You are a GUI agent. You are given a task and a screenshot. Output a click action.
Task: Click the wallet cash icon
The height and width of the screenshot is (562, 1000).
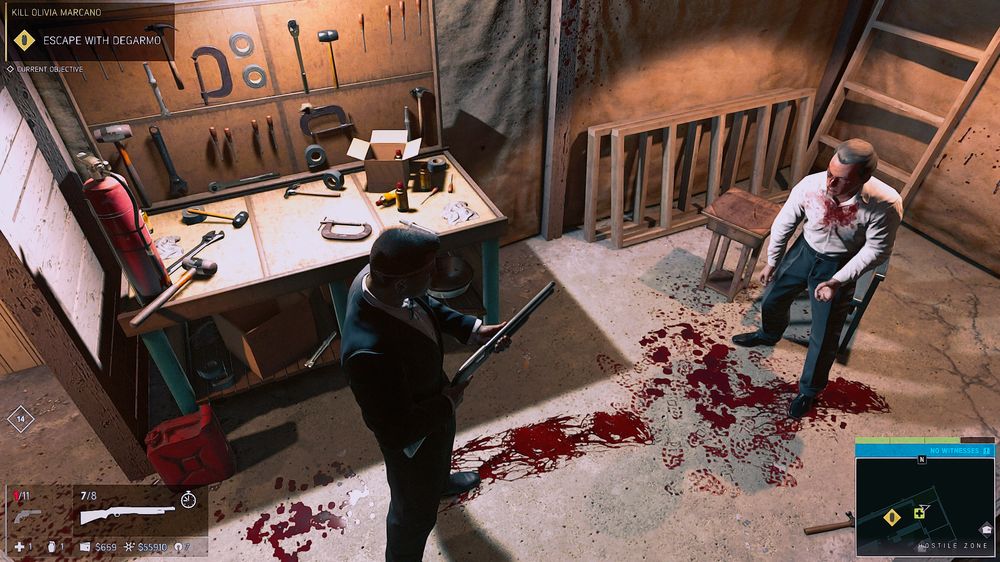coord(84,547)
